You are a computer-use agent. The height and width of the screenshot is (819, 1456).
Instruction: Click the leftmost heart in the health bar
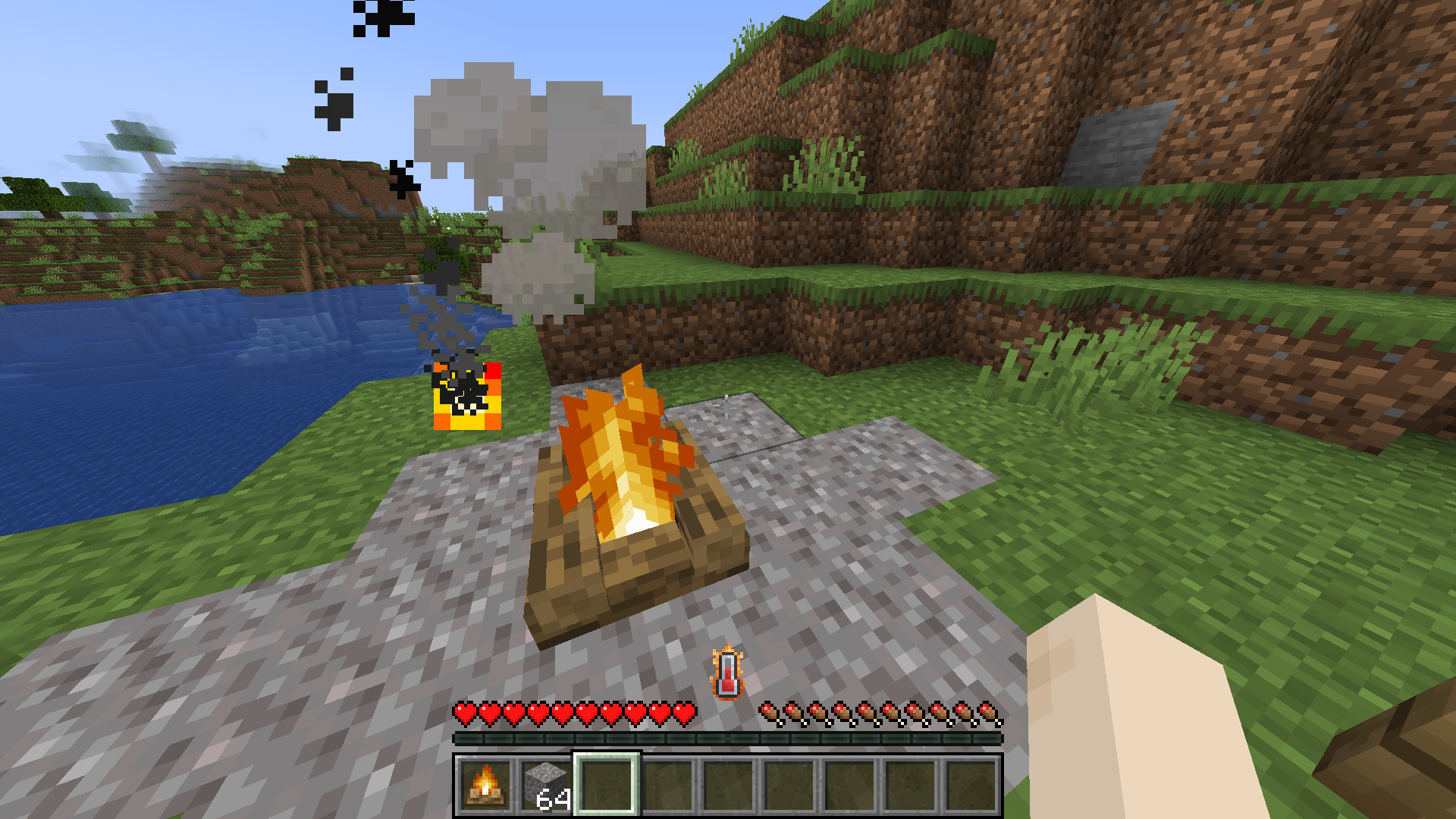pyautogui.click(x=463, y=713)
